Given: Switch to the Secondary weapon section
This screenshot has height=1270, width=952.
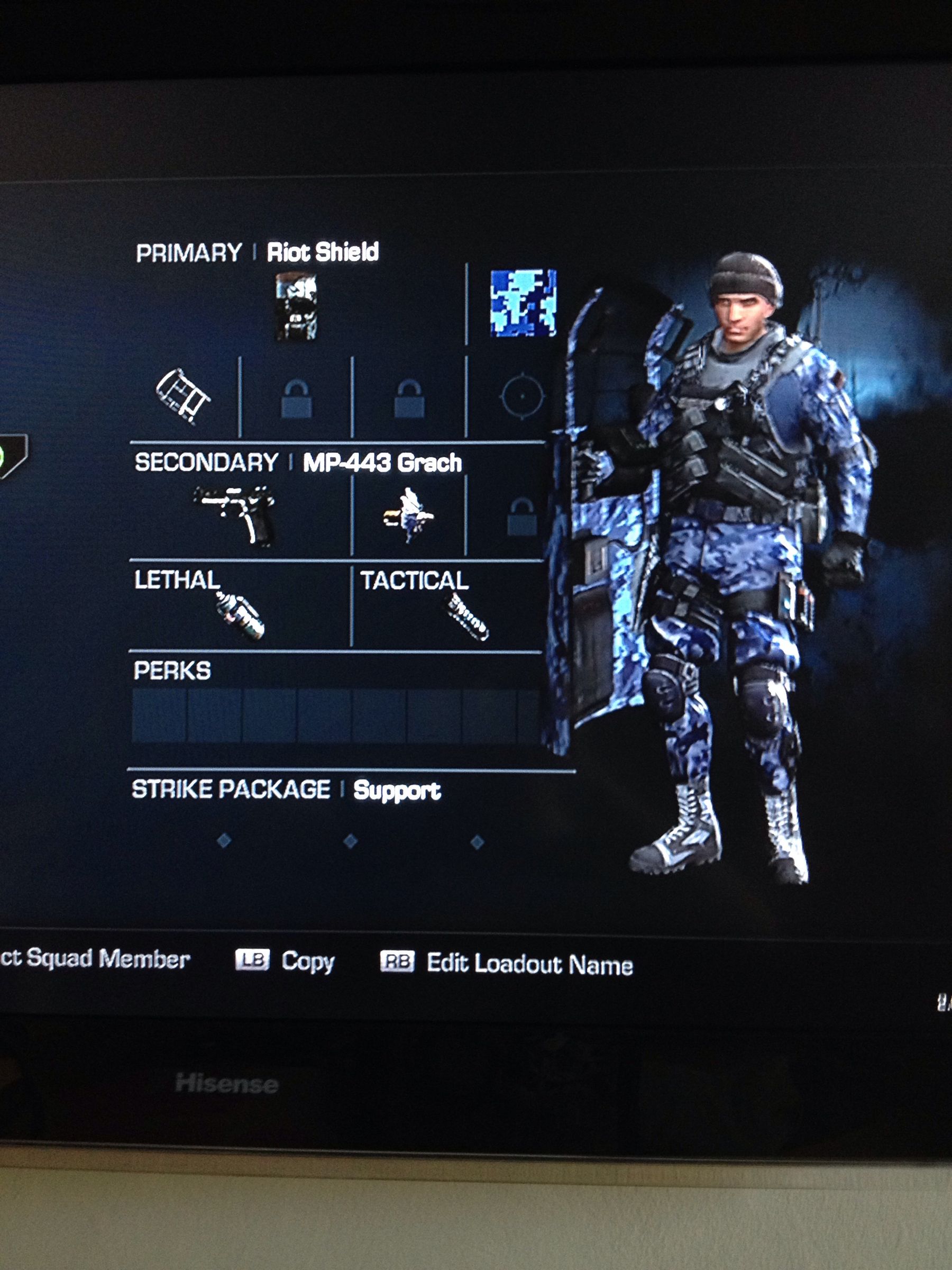Looking at the screenshot, I should pyautogui.click(x=207, y=462).
